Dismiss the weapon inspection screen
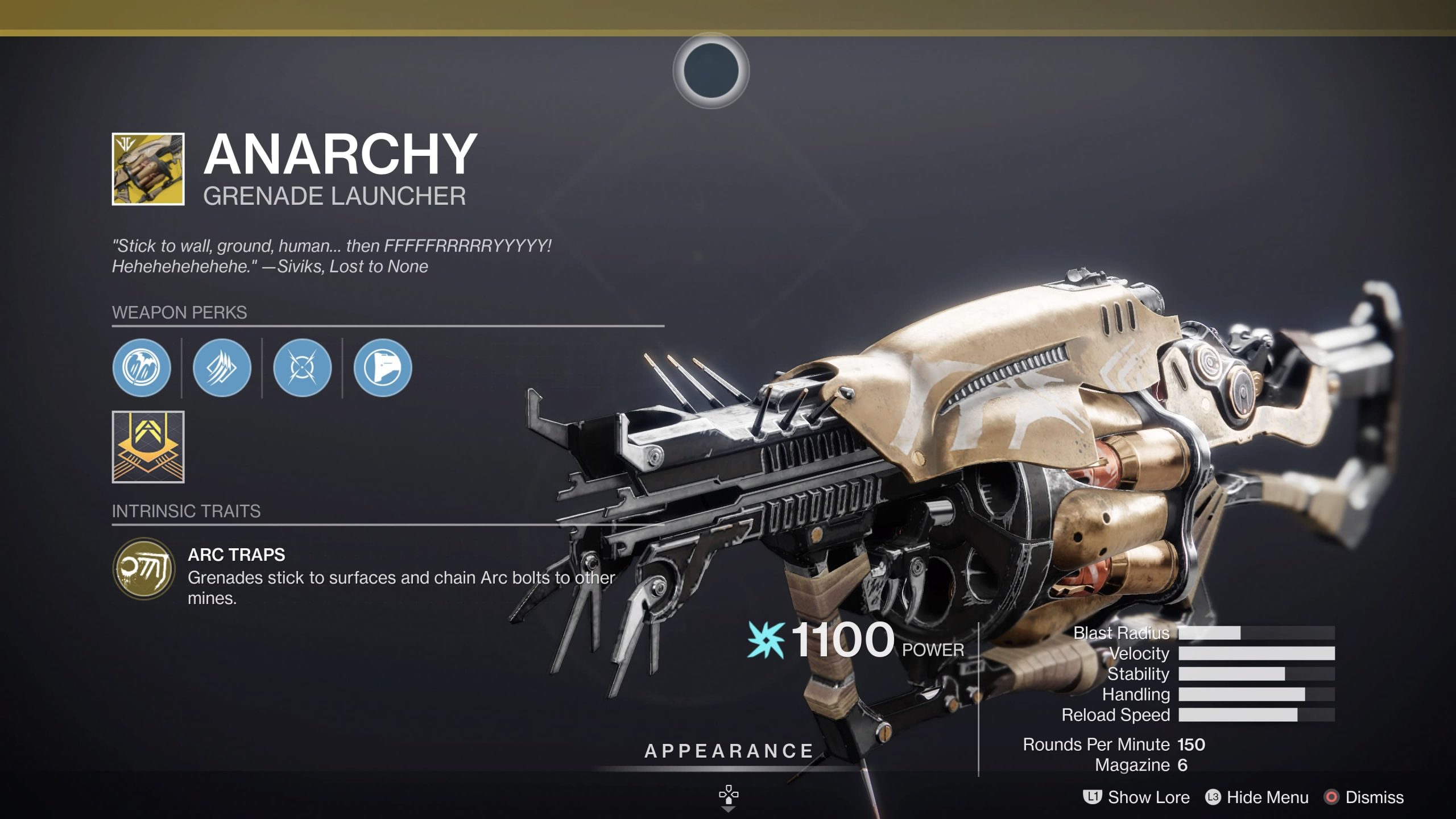Image resolution: width=1456 pixels, height=819 pixels. point(1376,797)
